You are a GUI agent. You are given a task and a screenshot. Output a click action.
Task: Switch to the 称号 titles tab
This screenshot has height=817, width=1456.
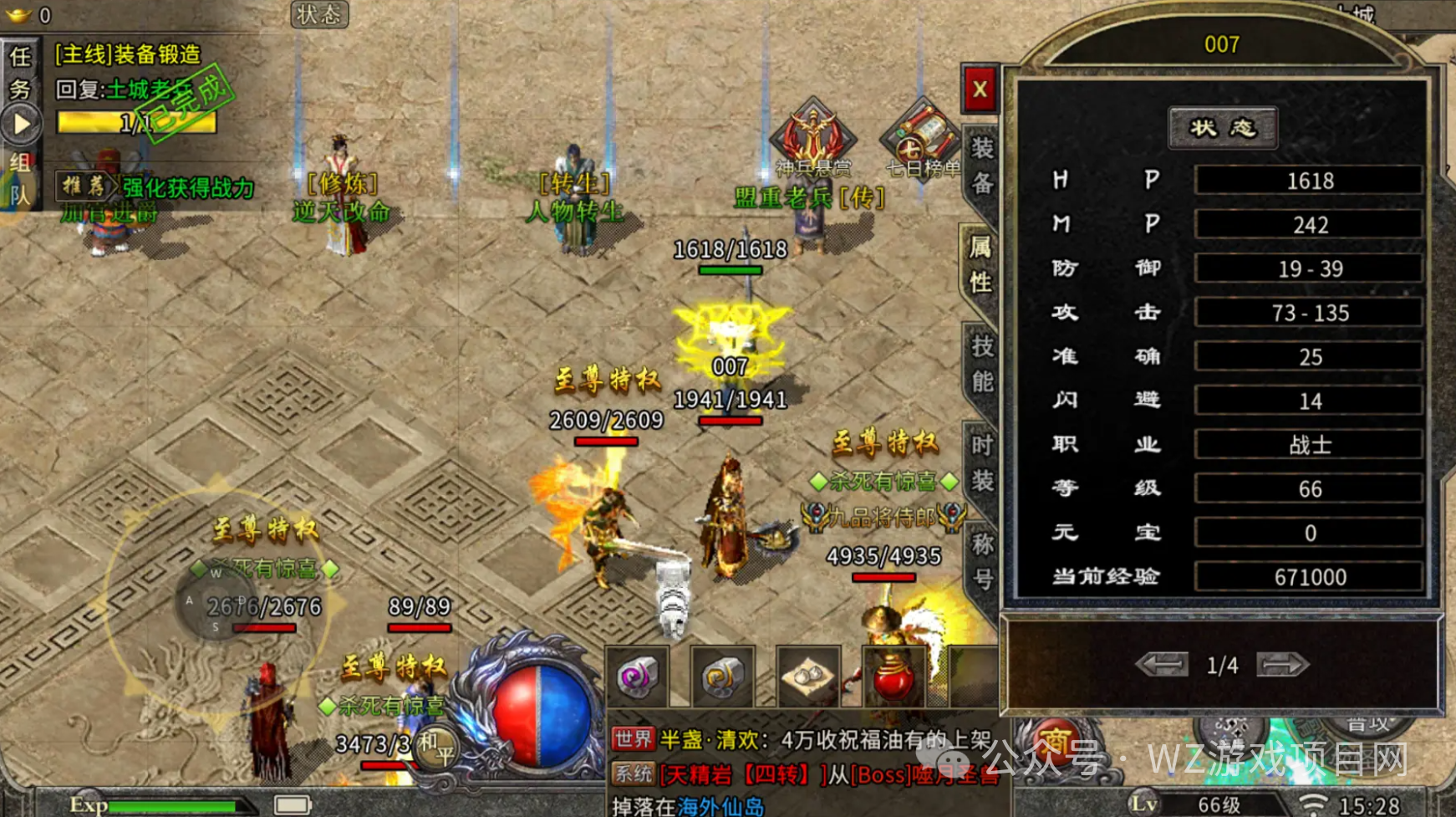point(982,560)
